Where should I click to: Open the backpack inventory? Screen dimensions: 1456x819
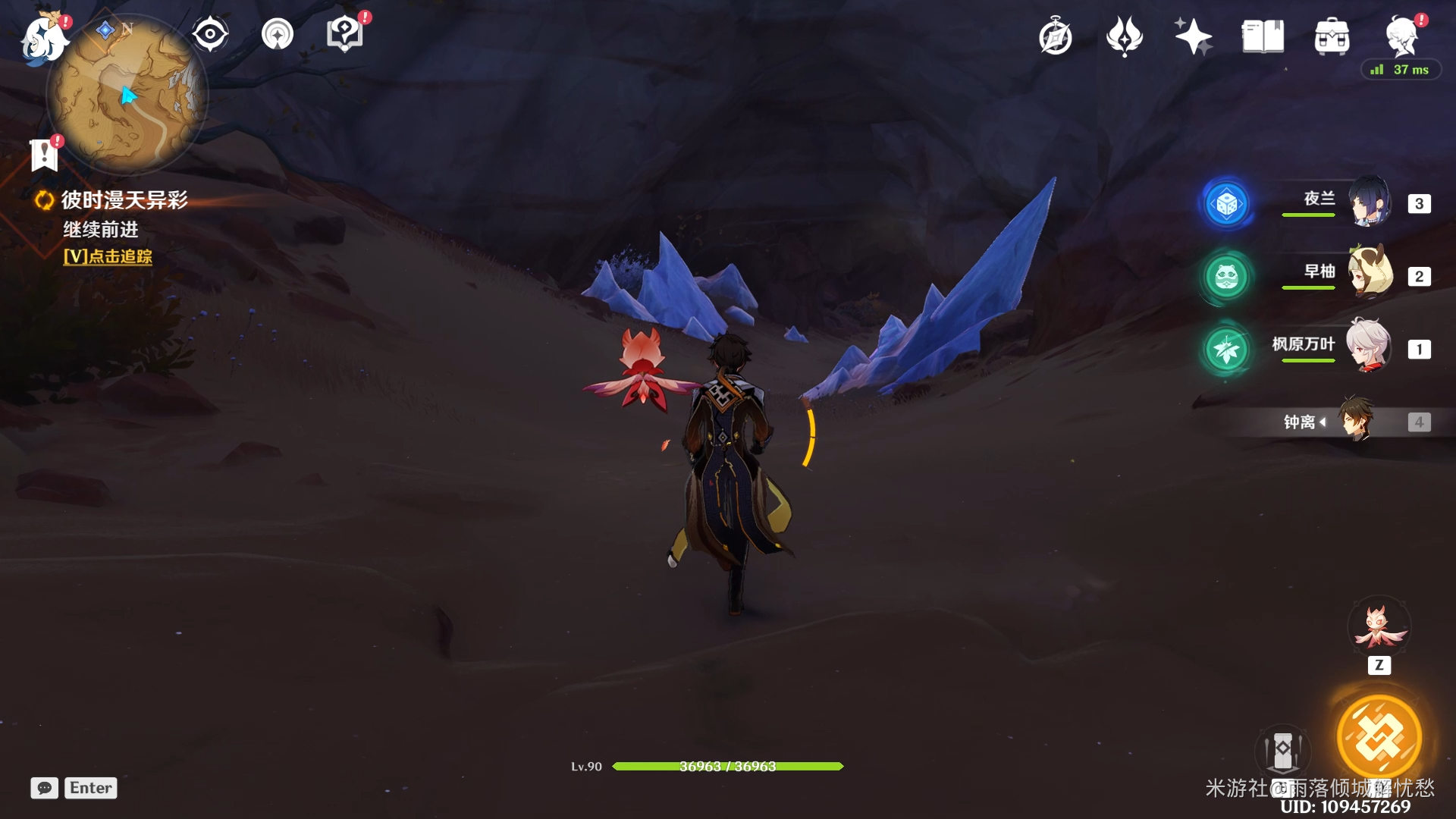click(1332, 36)
